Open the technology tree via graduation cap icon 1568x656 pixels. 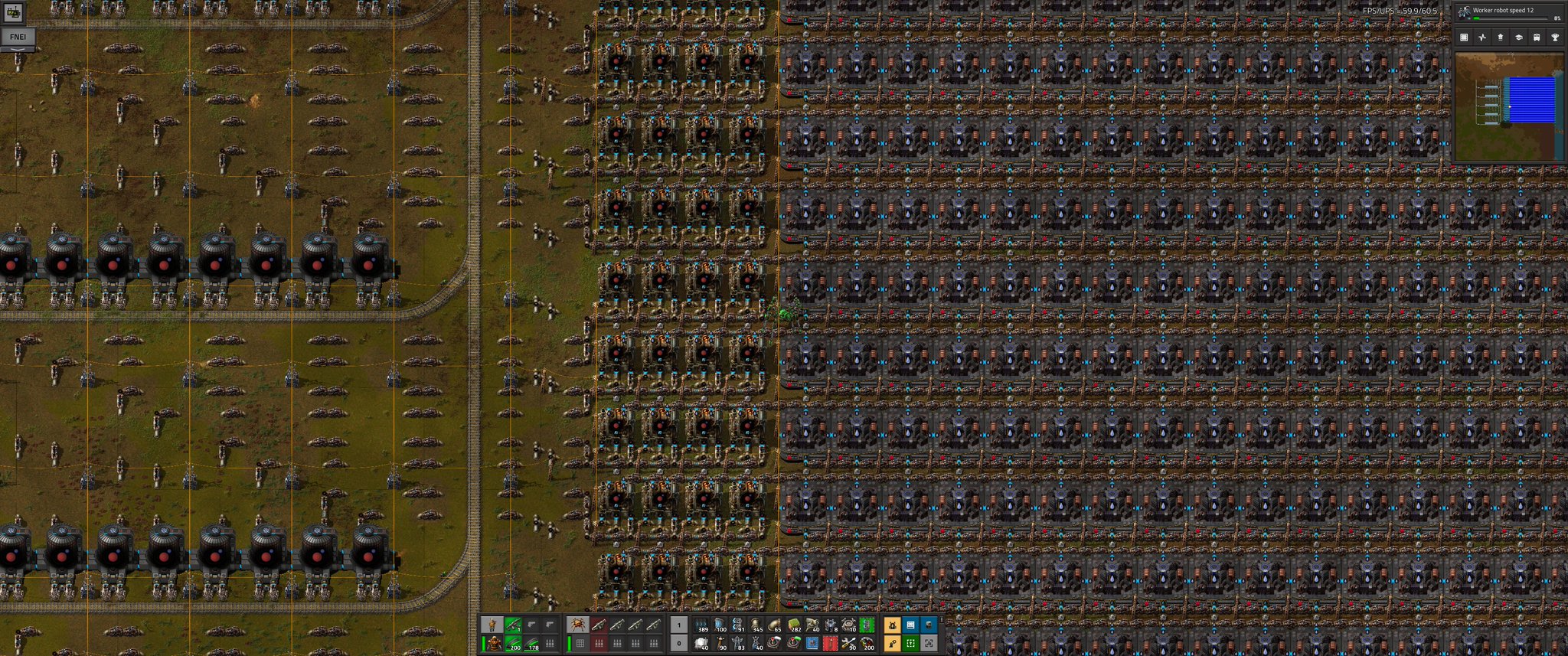tap(1521, 37)
